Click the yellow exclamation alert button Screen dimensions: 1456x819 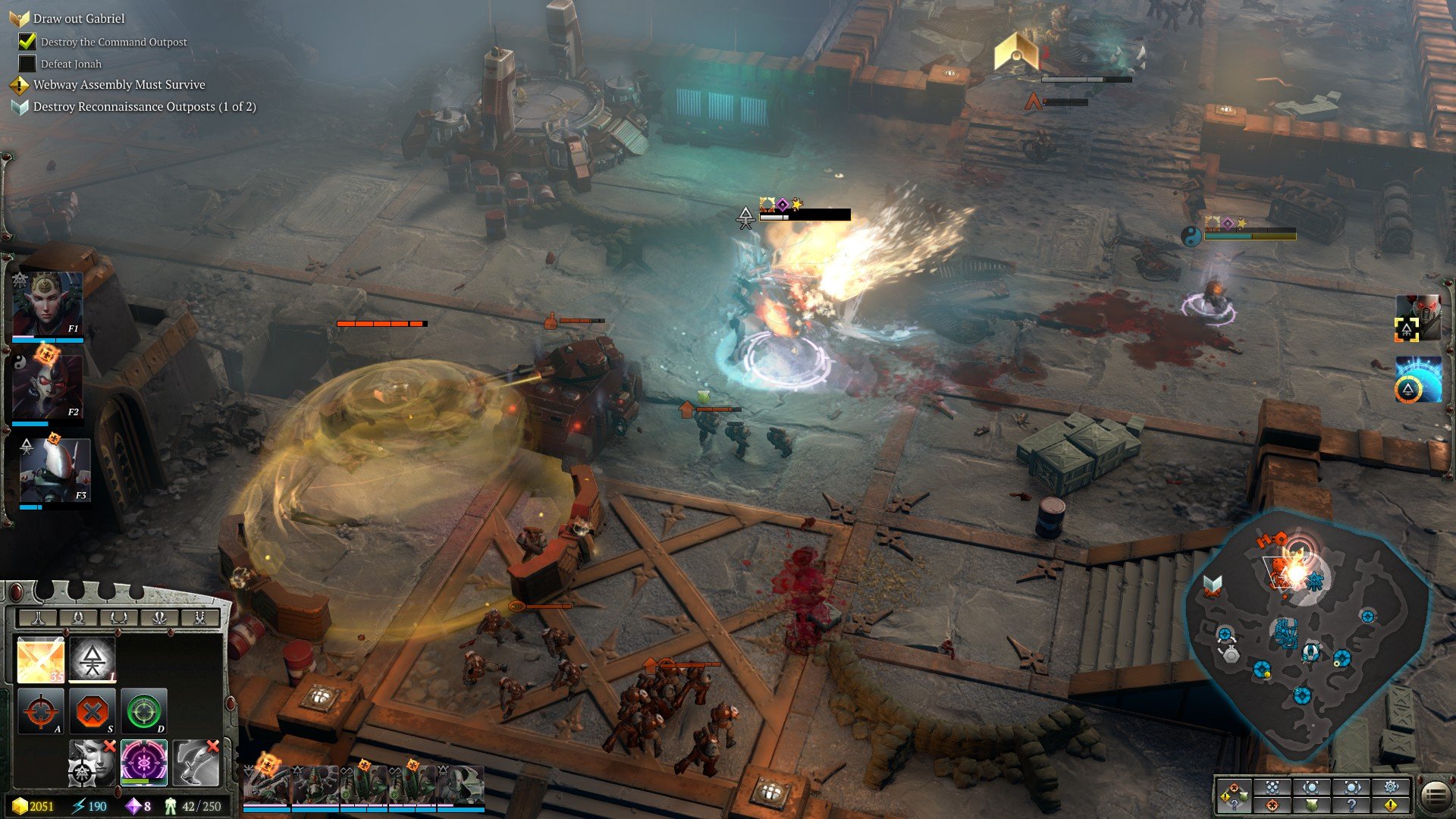pyautogui.click(x=1391, y=805)
